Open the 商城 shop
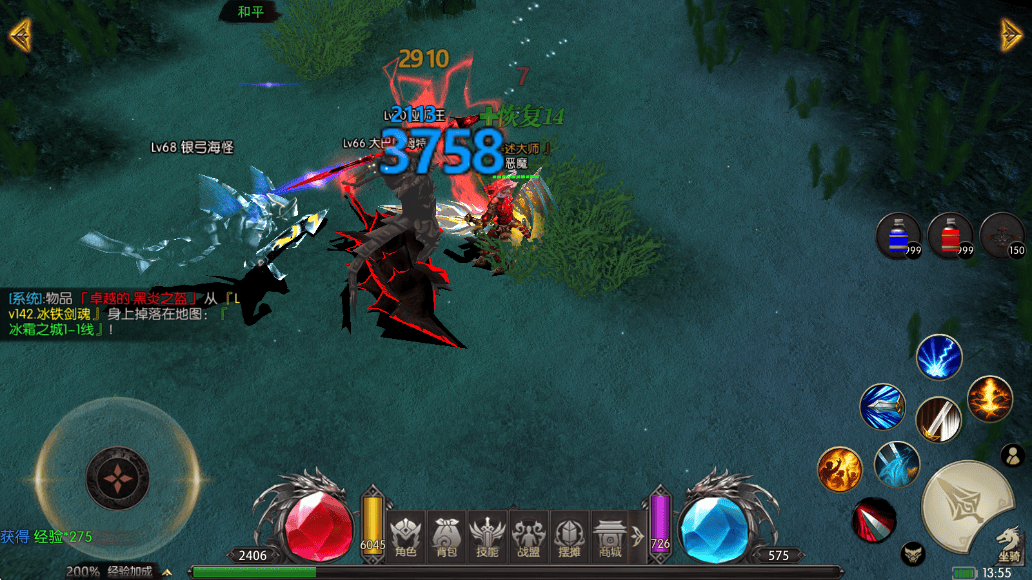 (610, 538)
